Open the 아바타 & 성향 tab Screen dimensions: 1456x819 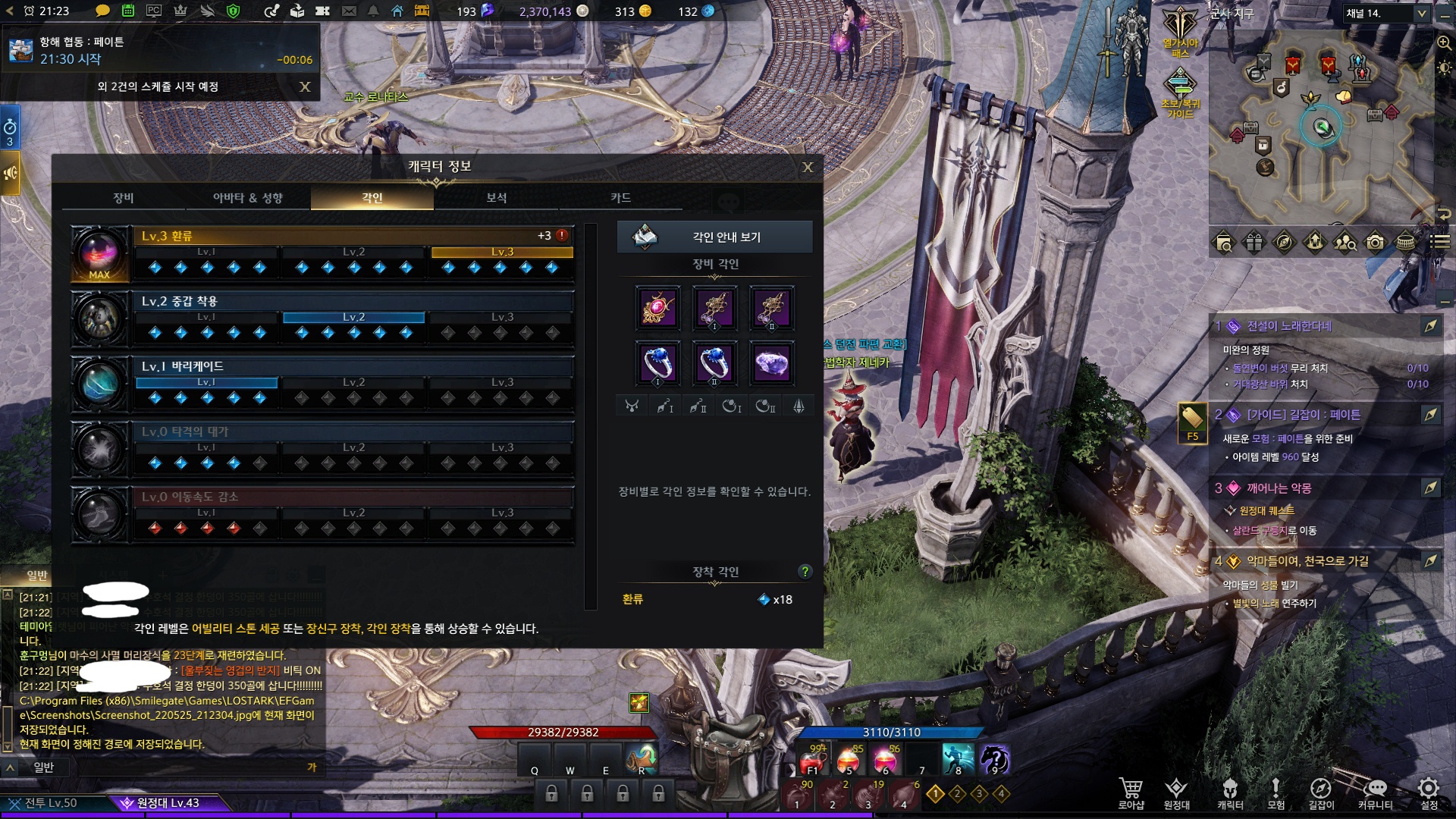[247, 198]
